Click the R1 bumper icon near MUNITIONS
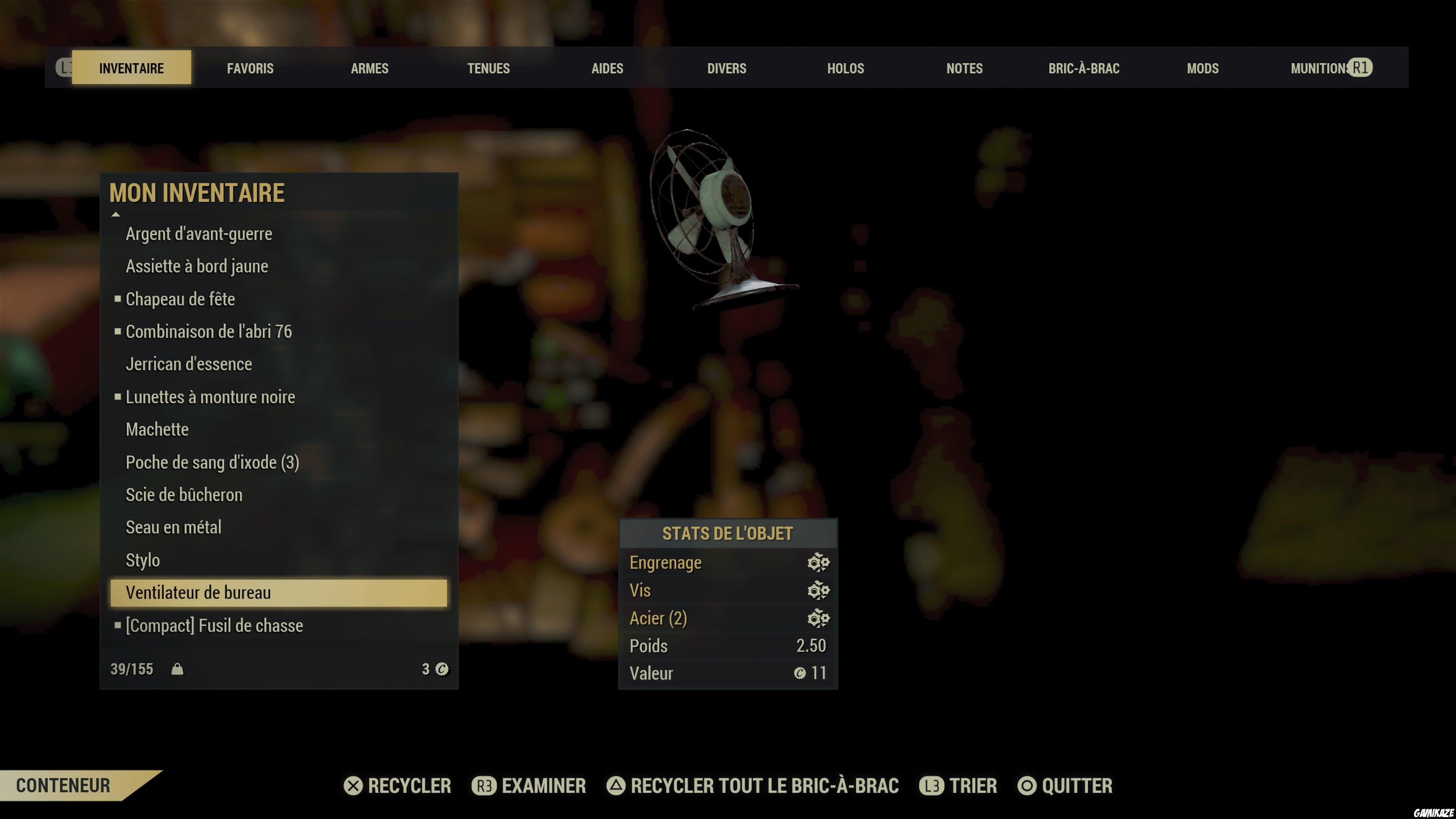 pyautogui.click(x=1362, y=67)
